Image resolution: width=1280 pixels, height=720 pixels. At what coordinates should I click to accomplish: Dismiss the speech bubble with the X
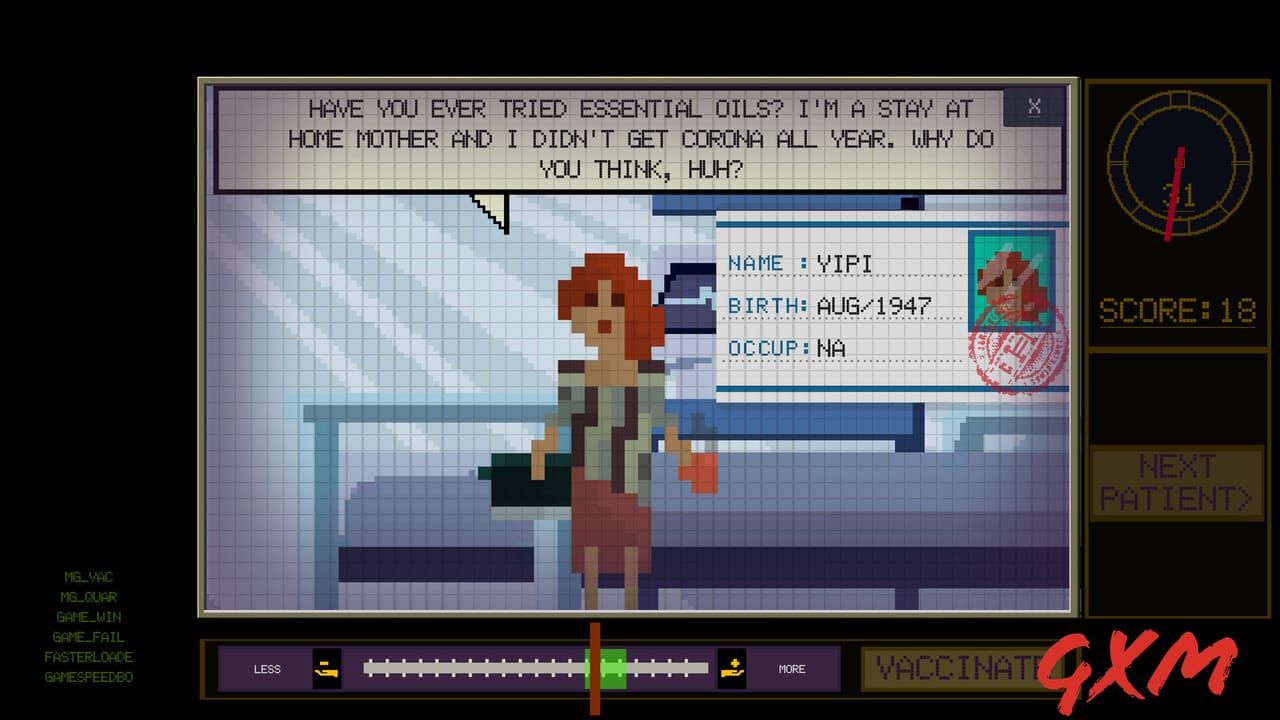coord(1035,107)
